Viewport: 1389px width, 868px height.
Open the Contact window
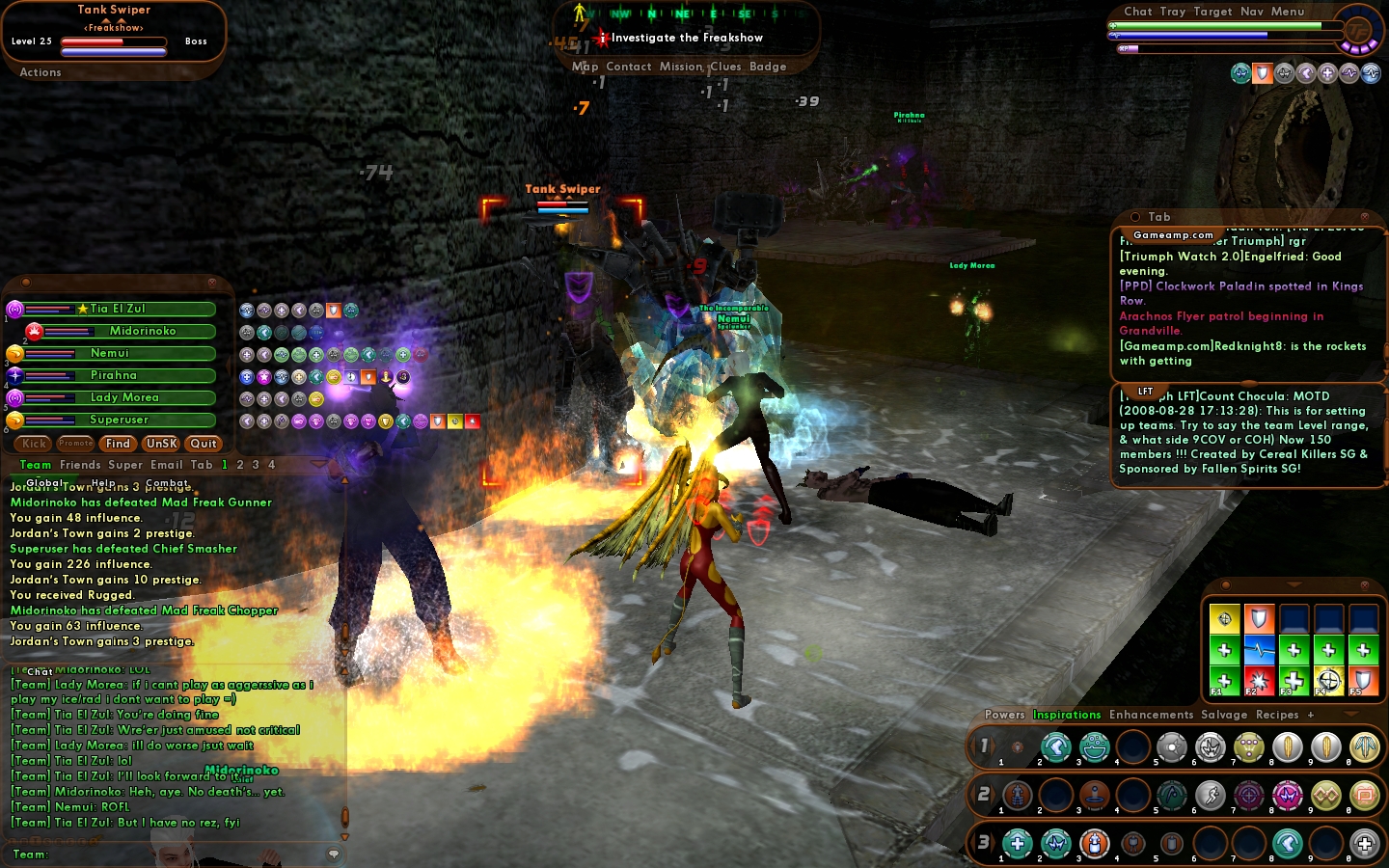tap(629, 67)
